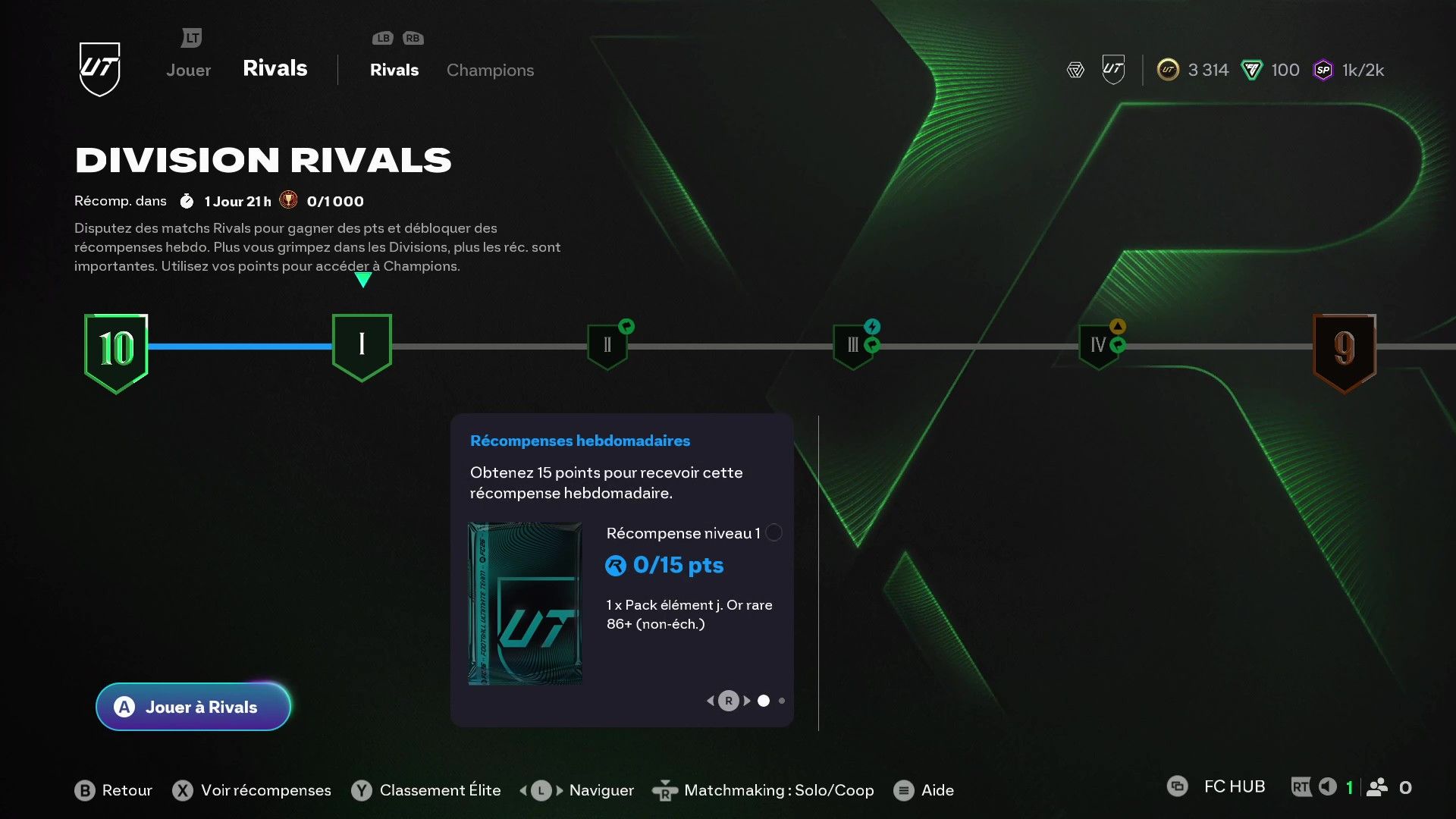Click the right arrow in the reward carousel
1456x819 pixels.
point(746,701)
